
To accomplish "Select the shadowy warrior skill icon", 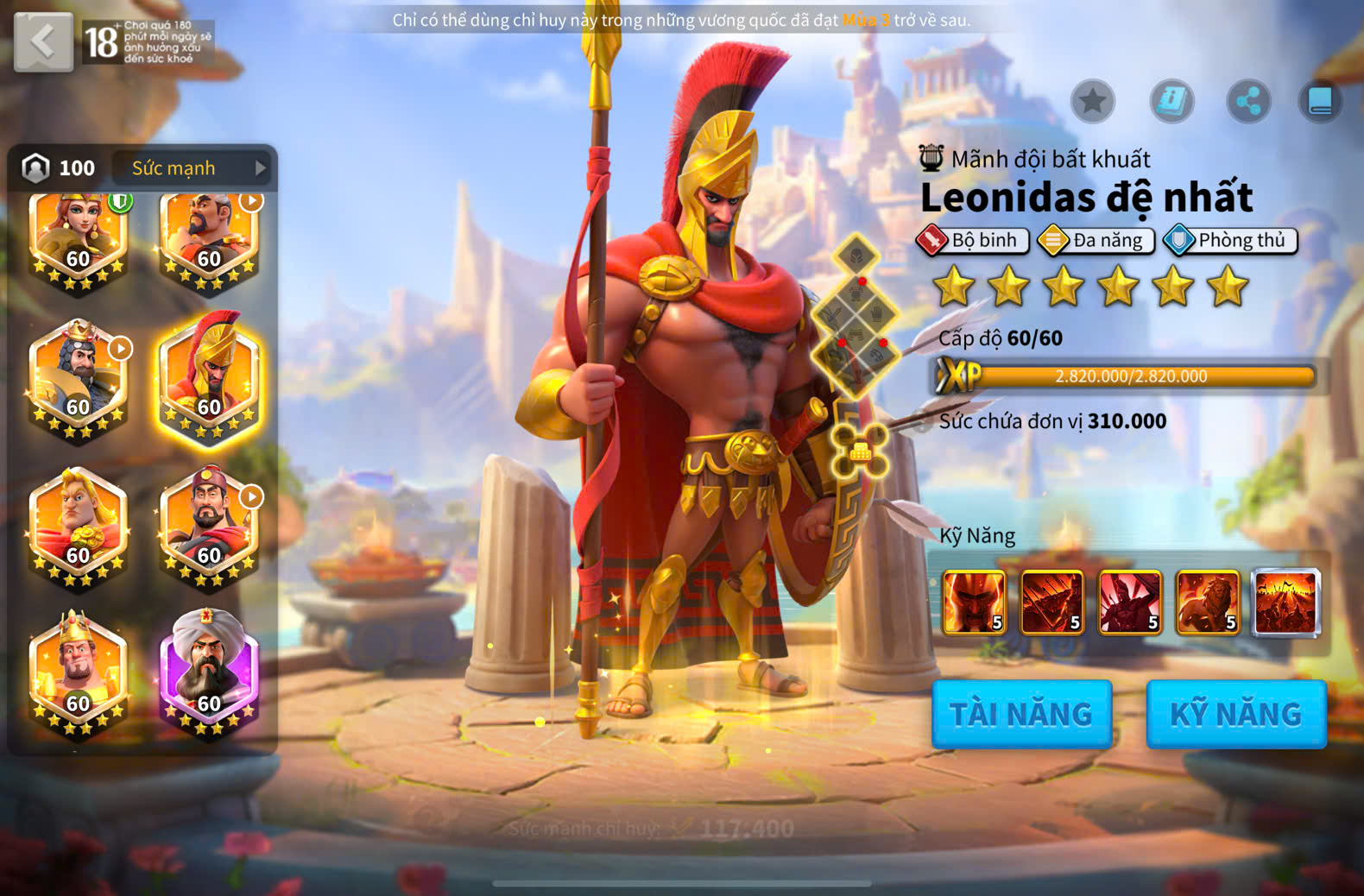I will (x=1130, y=602).
